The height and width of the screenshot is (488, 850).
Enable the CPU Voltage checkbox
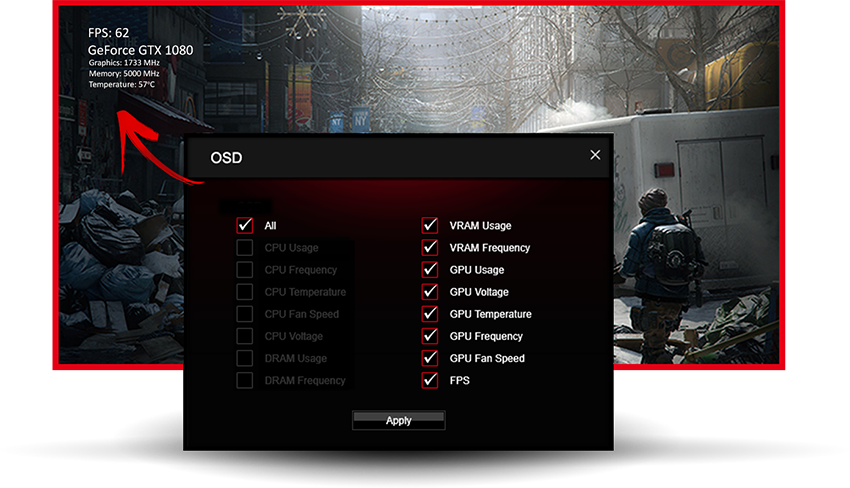245,336
